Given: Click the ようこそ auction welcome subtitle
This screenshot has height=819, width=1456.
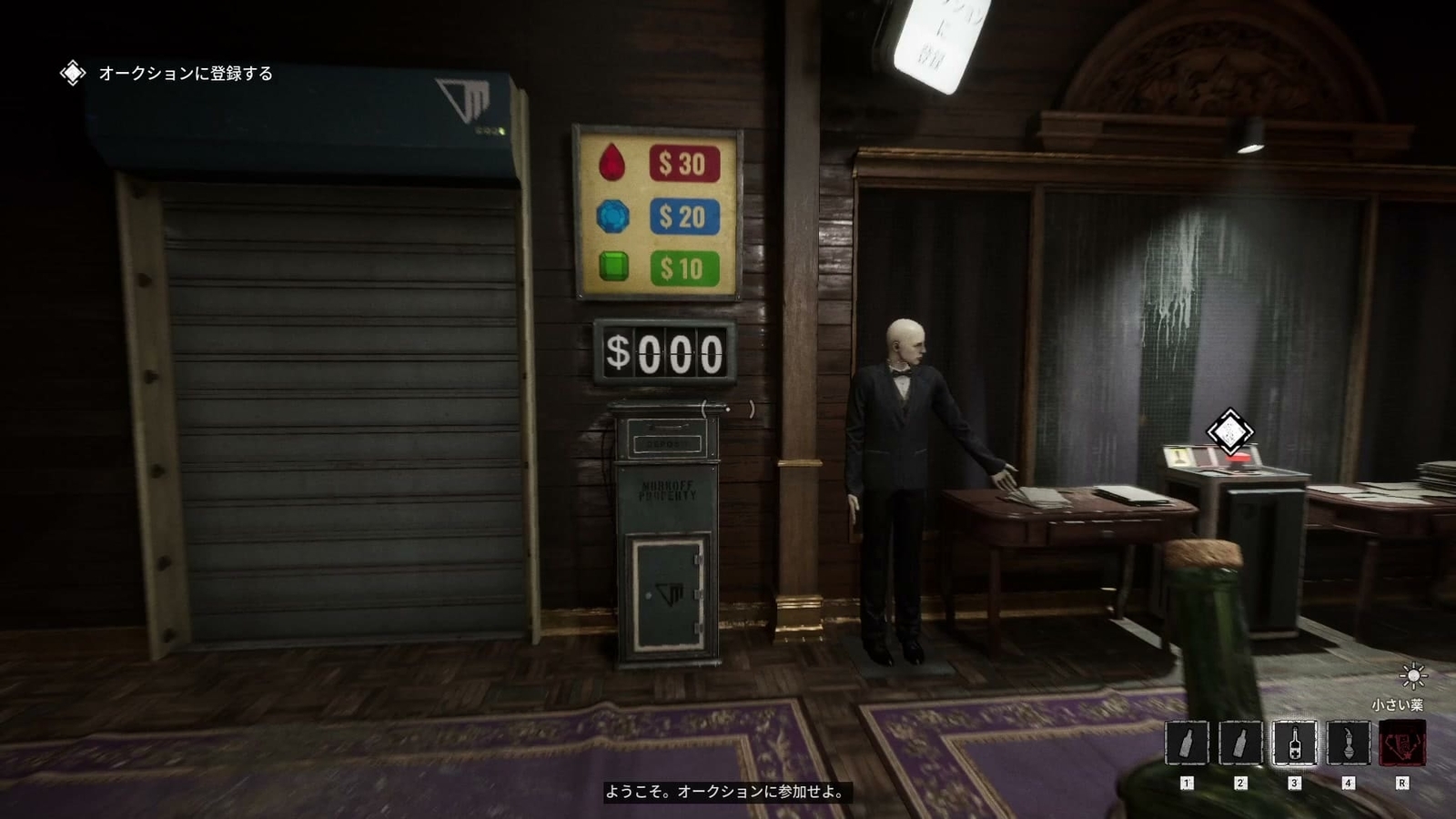Looking at the screenshot, I should (728, 794).
